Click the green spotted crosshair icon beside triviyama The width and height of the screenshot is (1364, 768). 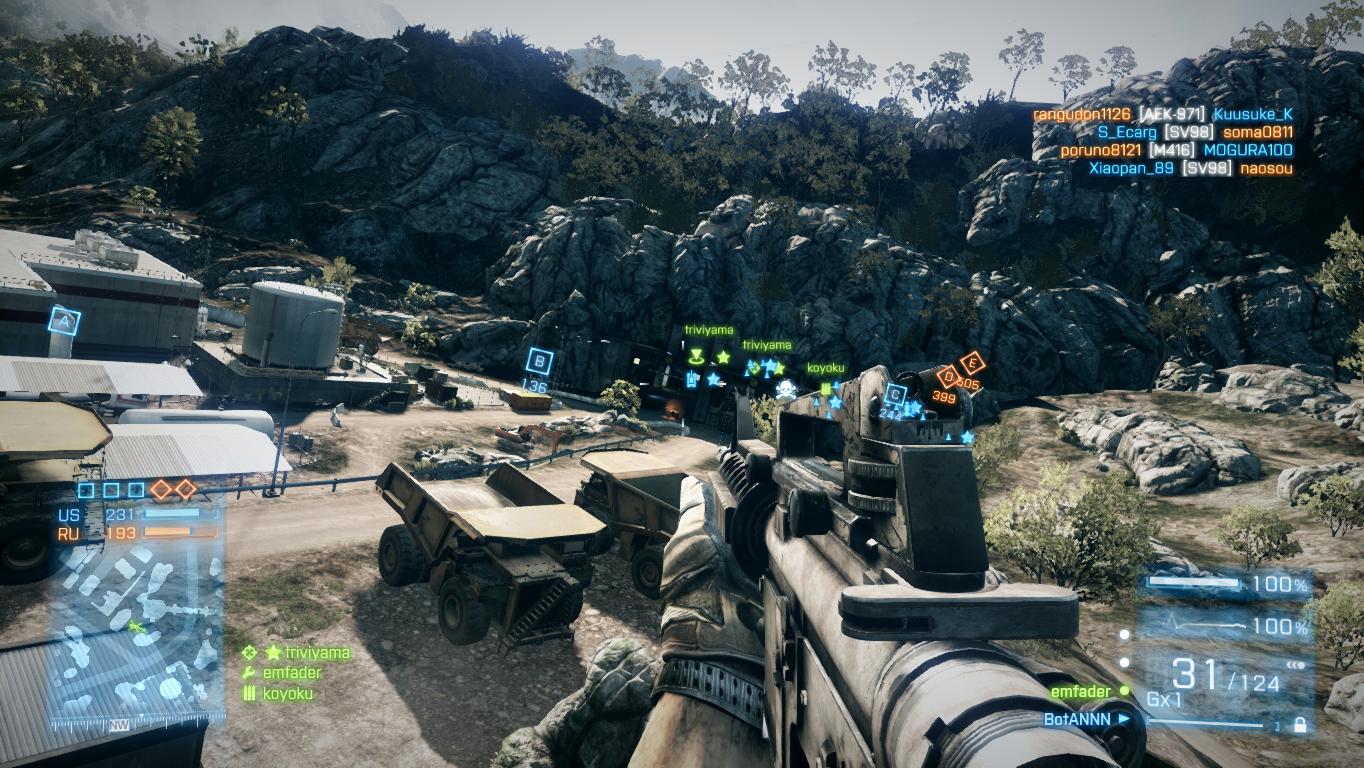(x=249, y=653)
